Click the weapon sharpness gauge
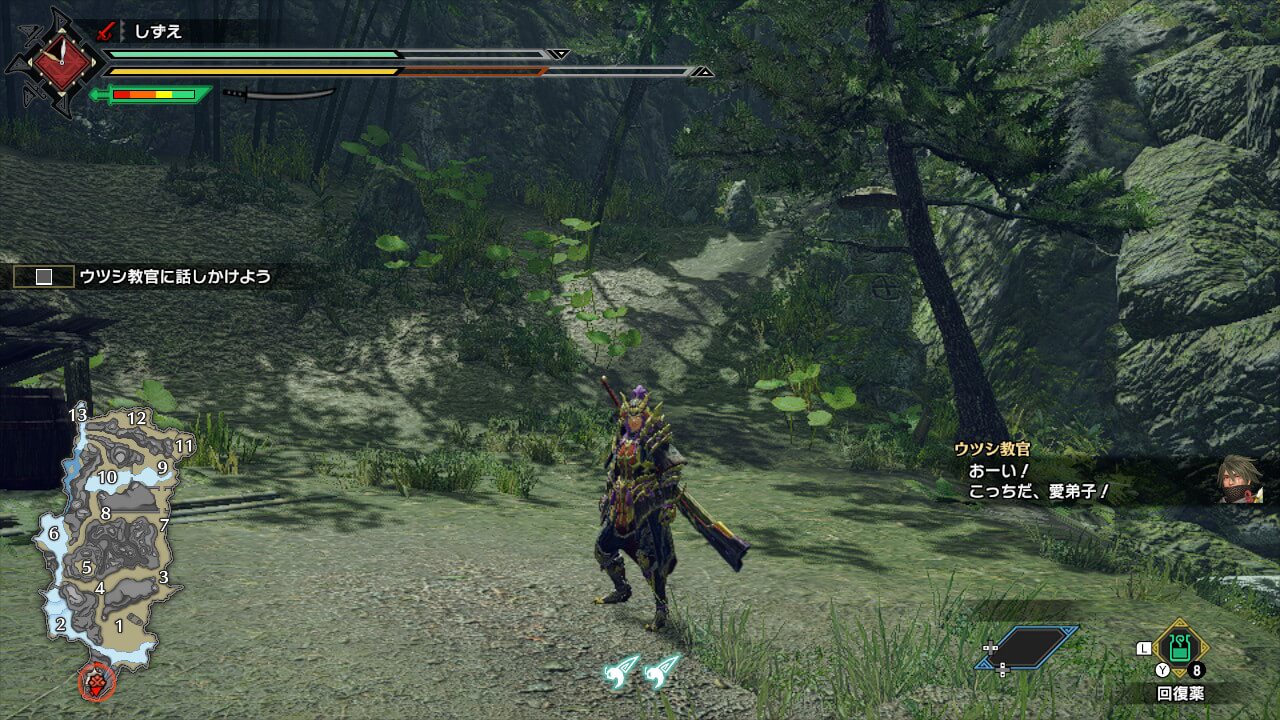1280x720 pixels. coord(152,95)
